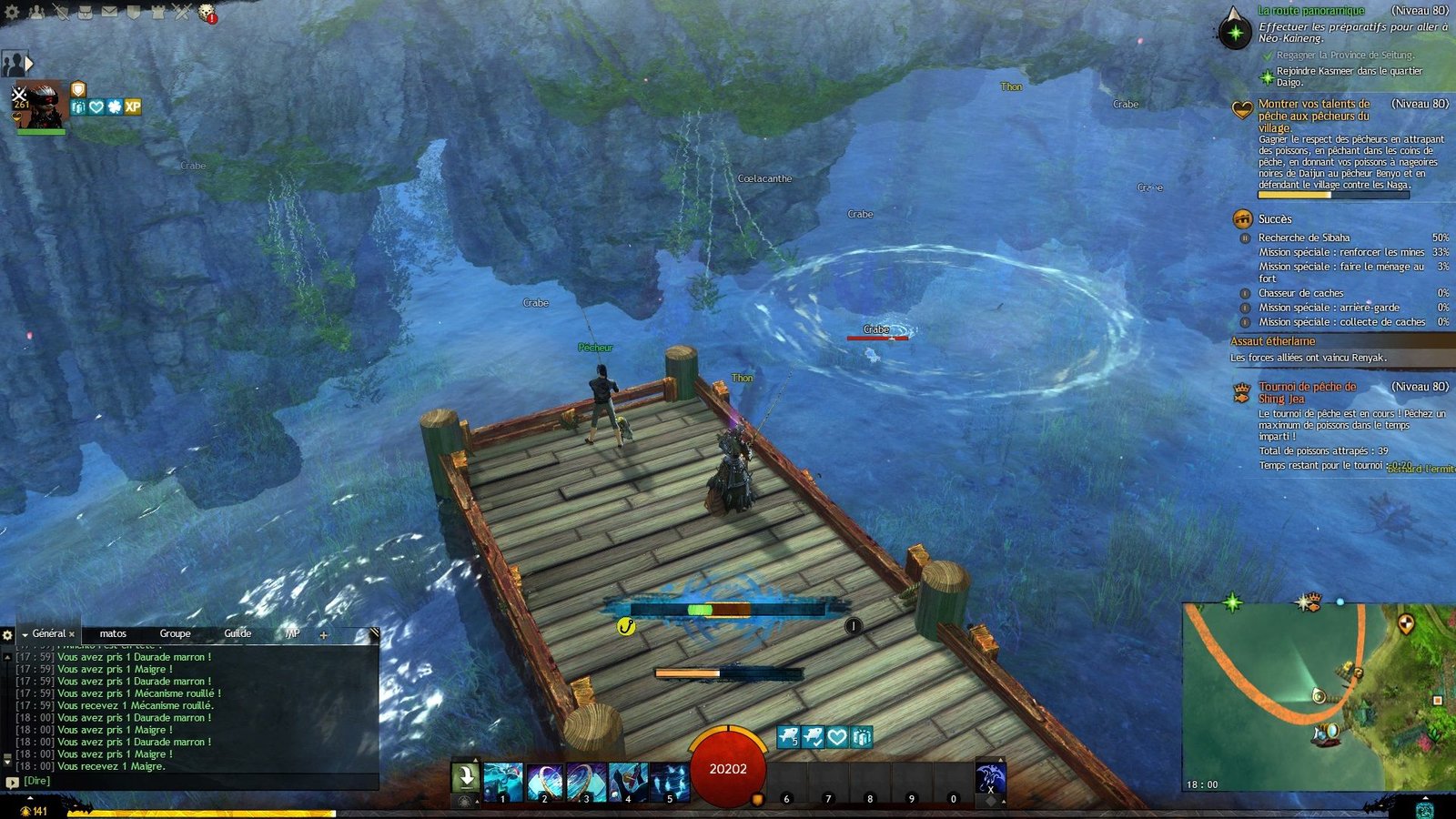Screen dimensions: 1456x819
Task: Expand the party silhouettes panel
Action: (x=16, y=64)
